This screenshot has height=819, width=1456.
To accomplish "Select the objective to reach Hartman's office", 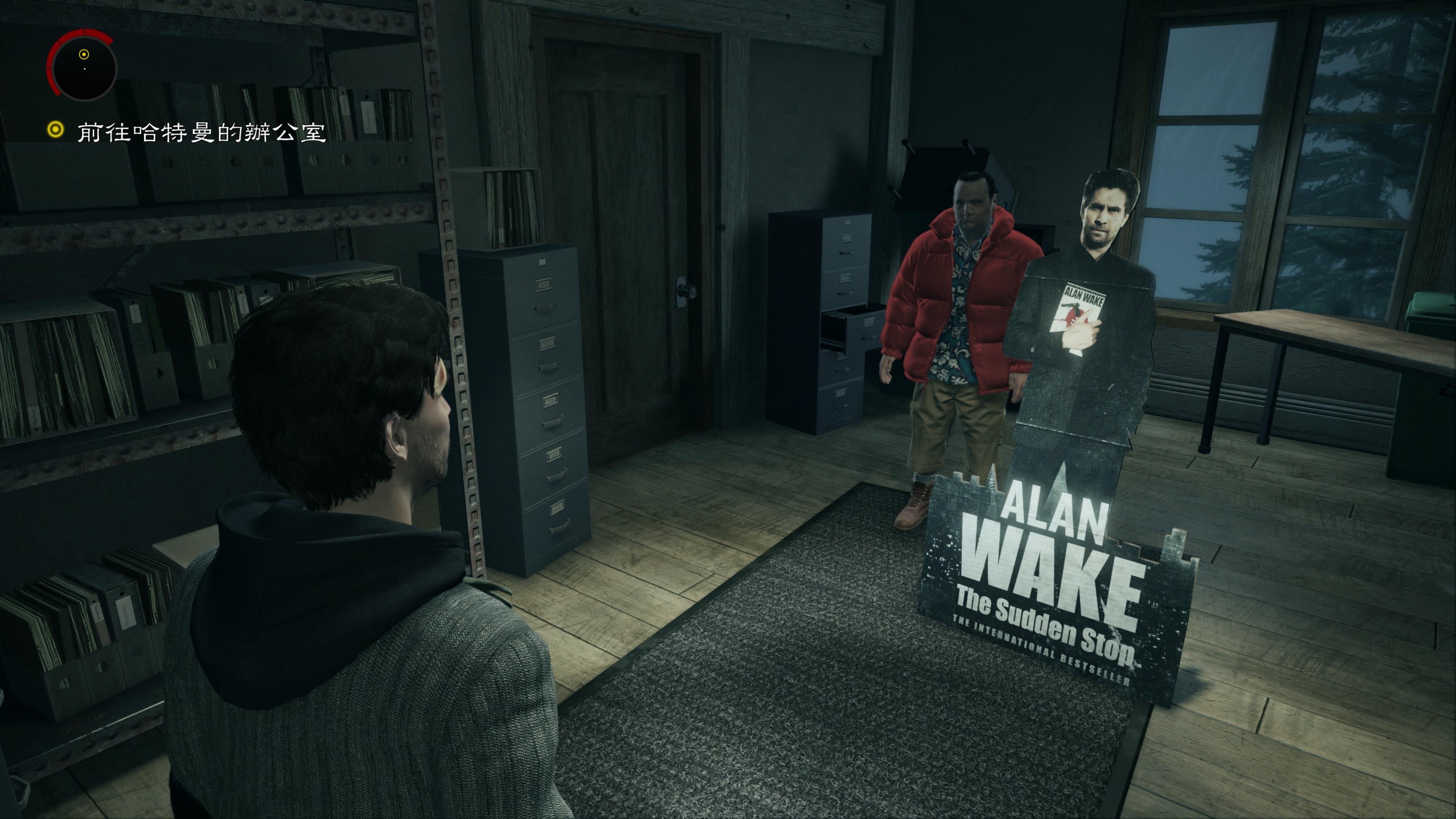I will (x=201, y=132).
